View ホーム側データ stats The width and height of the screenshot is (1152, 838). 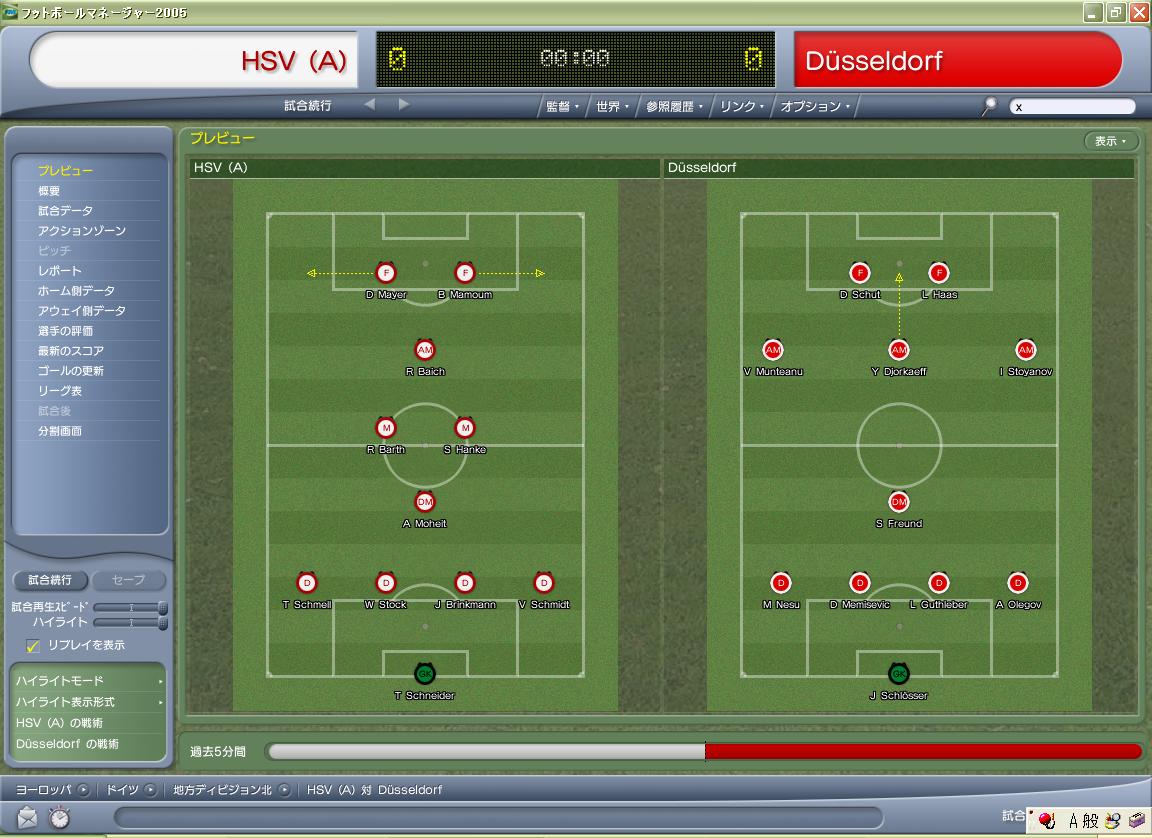[76, 291]
